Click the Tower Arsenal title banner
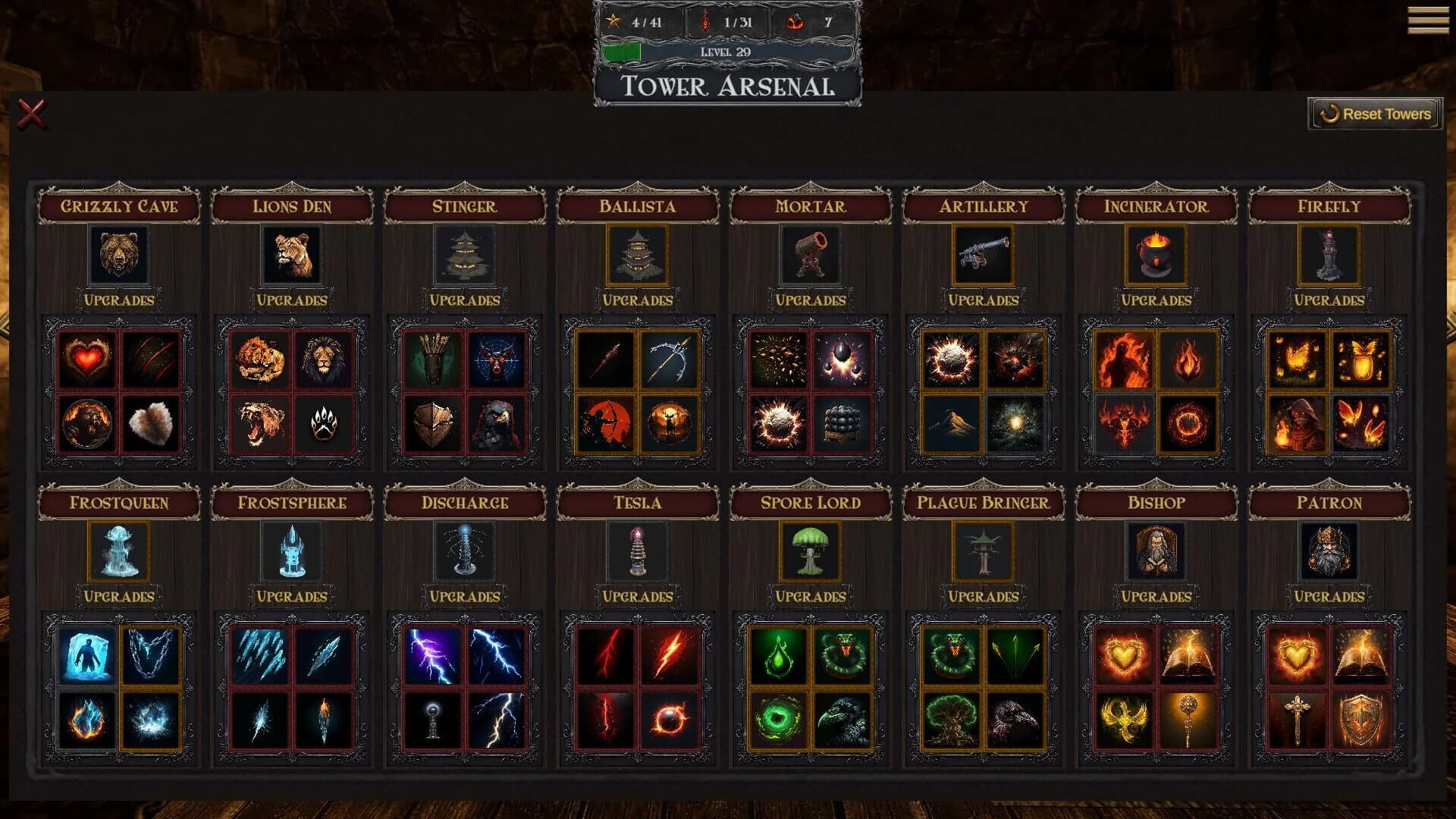 726,86
